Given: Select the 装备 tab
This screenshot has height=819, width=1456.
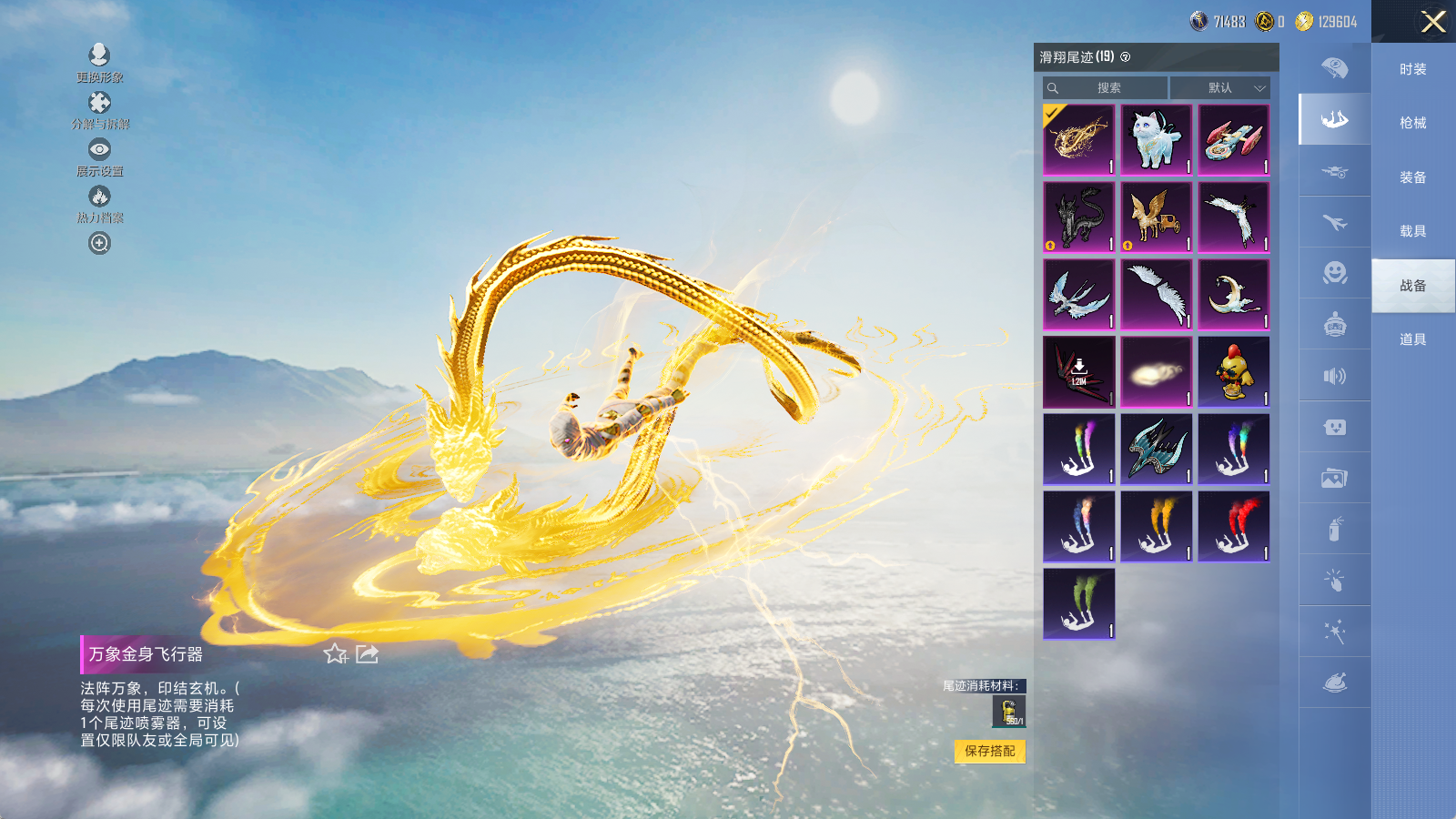Looking at the screenshot, I should tap(1412, 177).
